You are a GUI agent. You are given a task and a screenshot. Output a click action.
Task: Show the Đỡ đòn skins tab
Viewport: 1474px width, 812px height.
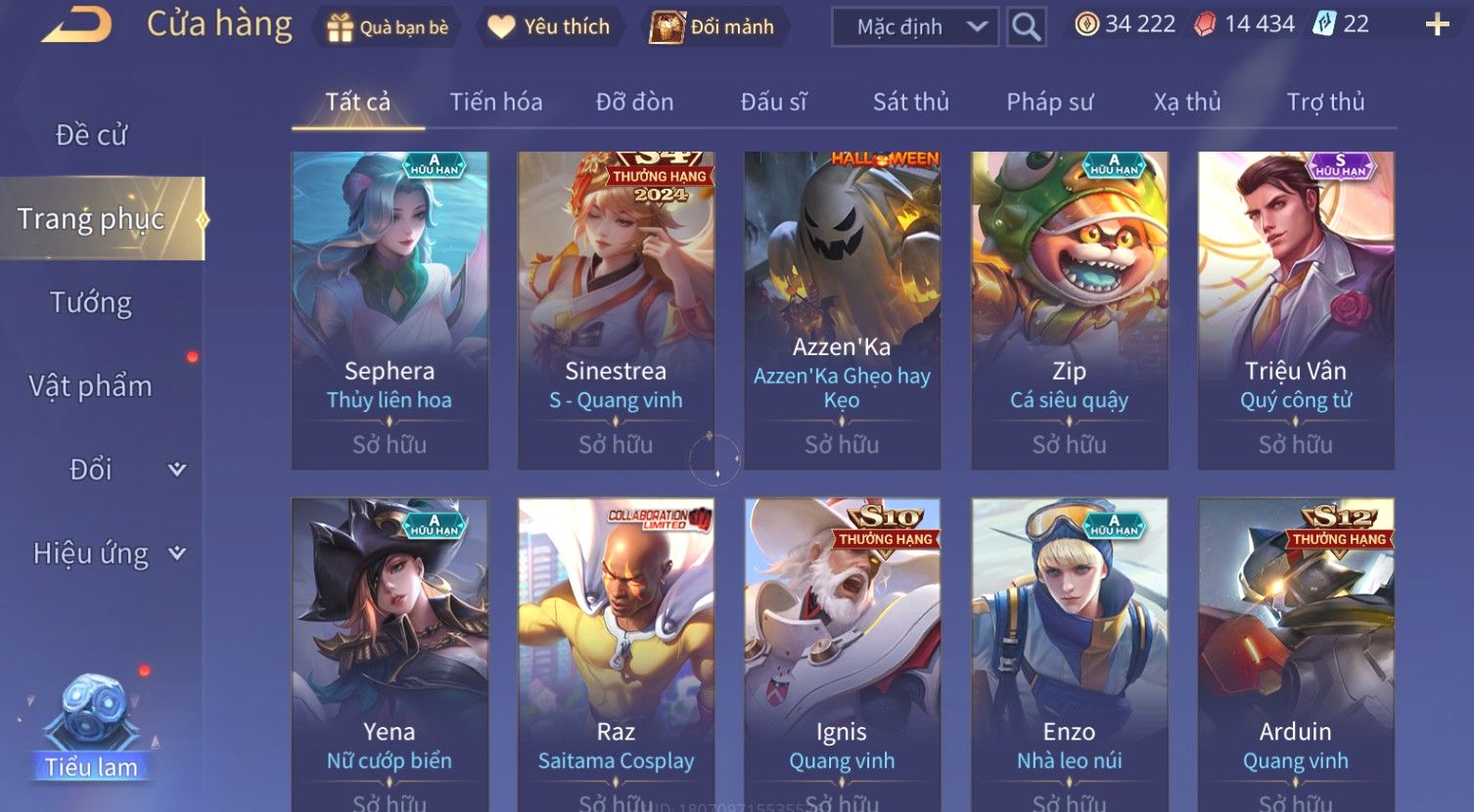point(634,102)
